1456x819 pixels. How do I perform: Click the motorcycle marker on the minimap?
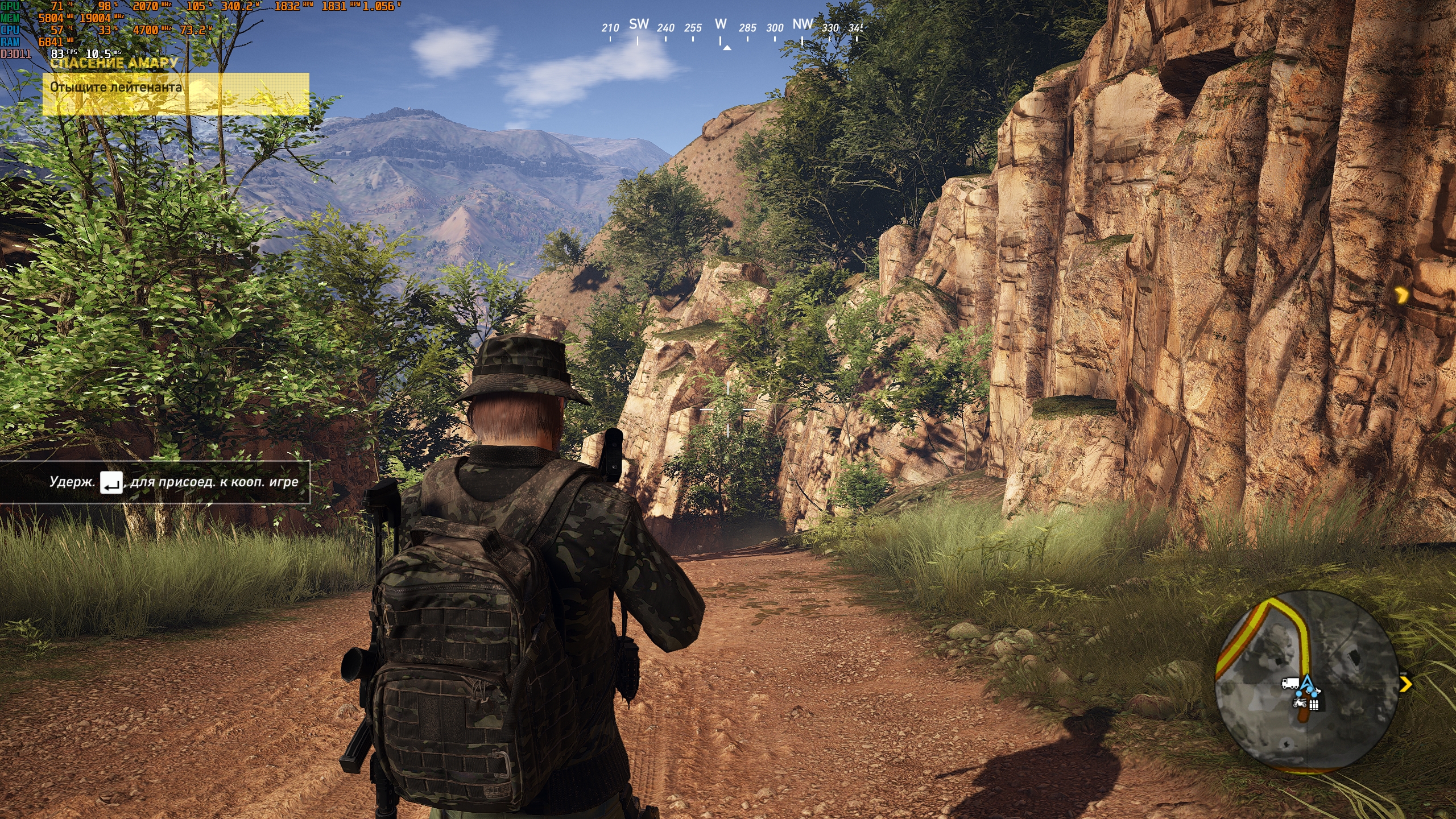point(1299,703)
